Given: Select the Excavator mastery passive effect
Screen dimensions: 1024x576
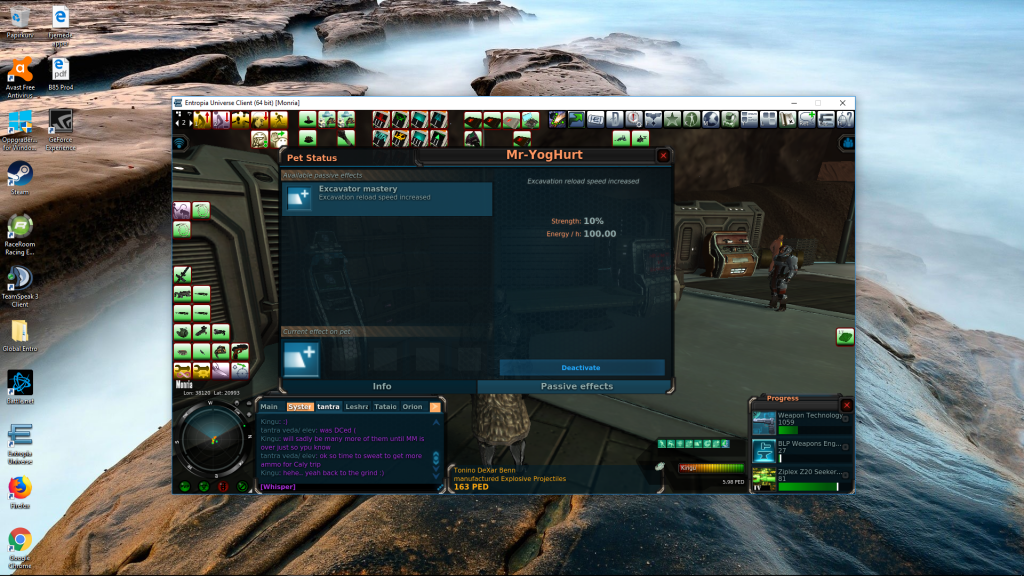Looking at the screenshot, I should [x=388, y=198].
